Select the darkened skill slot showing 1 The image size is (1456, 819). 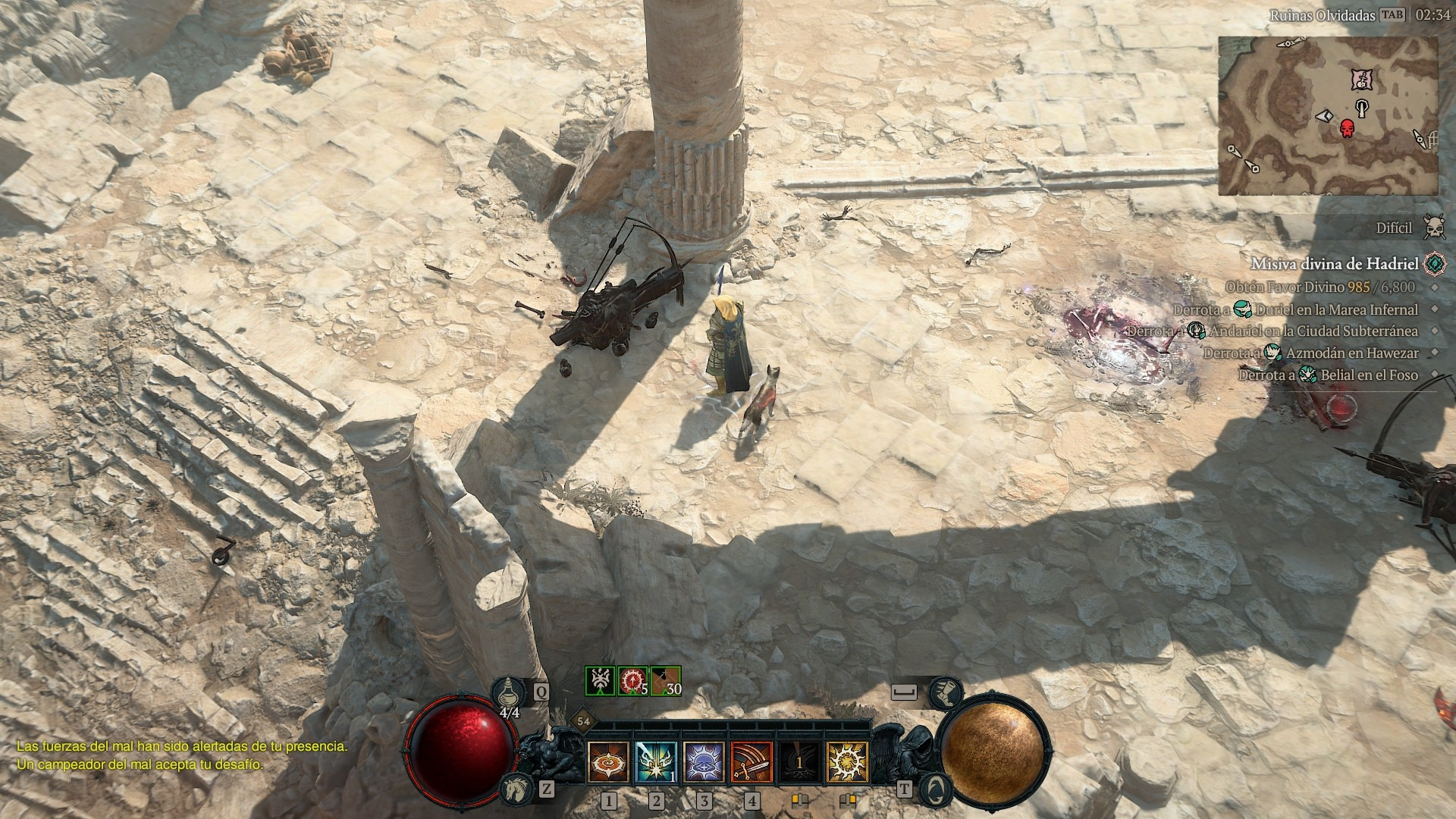point(799,761)
